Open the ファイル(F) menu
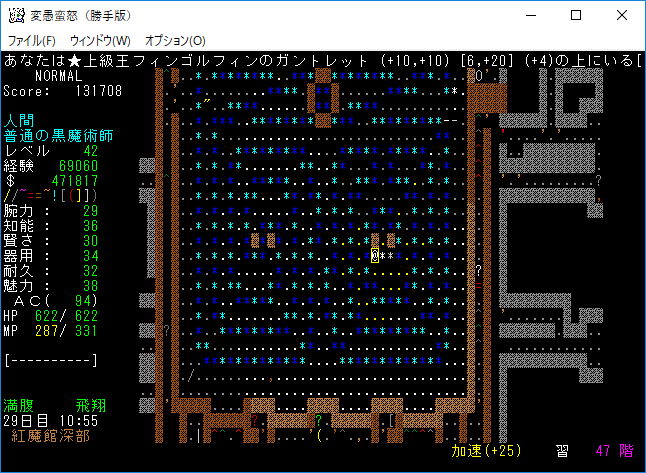 pyautogui.click(x=32, y=40)
